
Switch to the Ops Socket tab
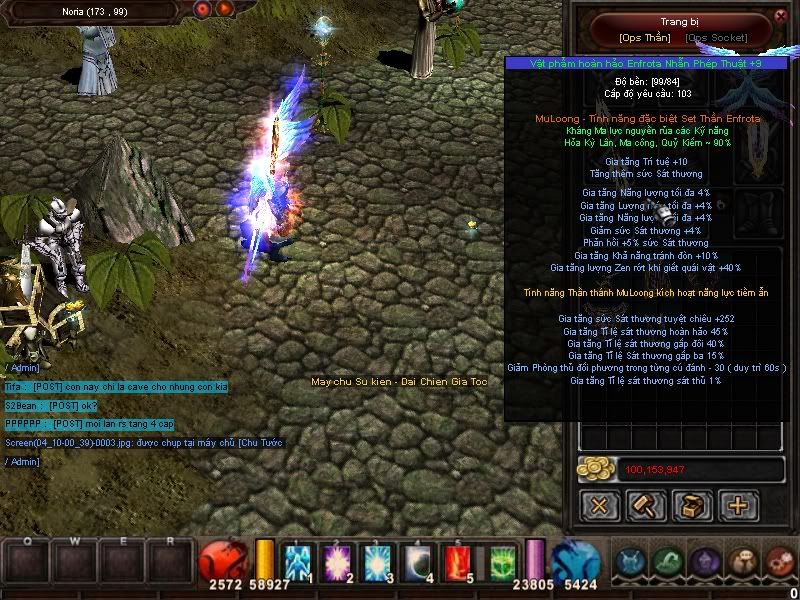pos(716,37)
